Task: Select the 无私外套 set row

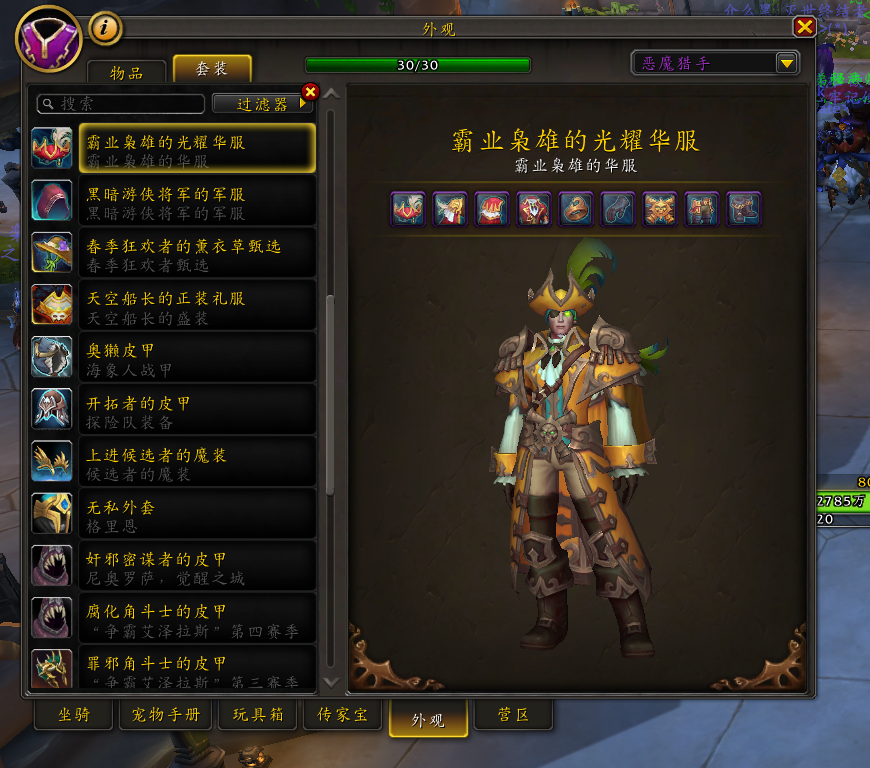Action: [x=173, y=516]
